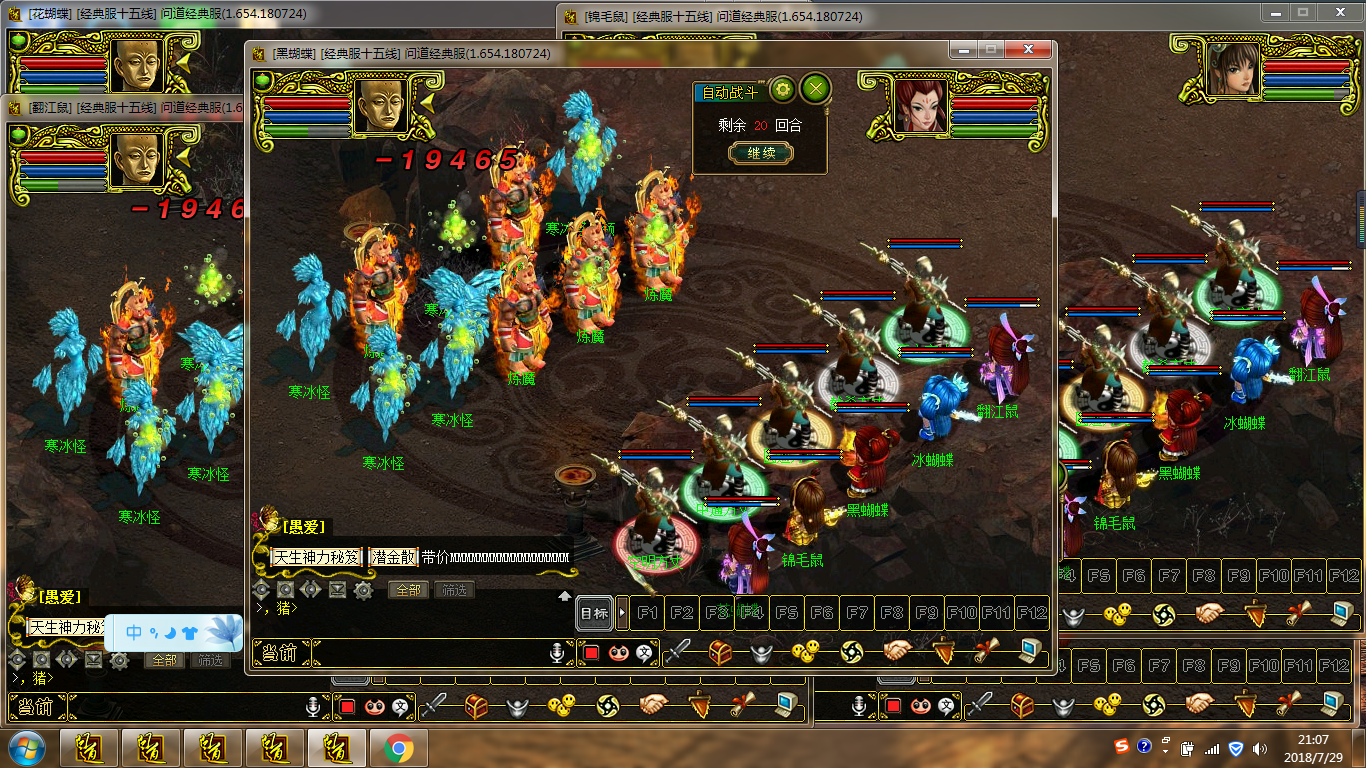Close the 黑蝴蝶 game window

click(1027, 50)
